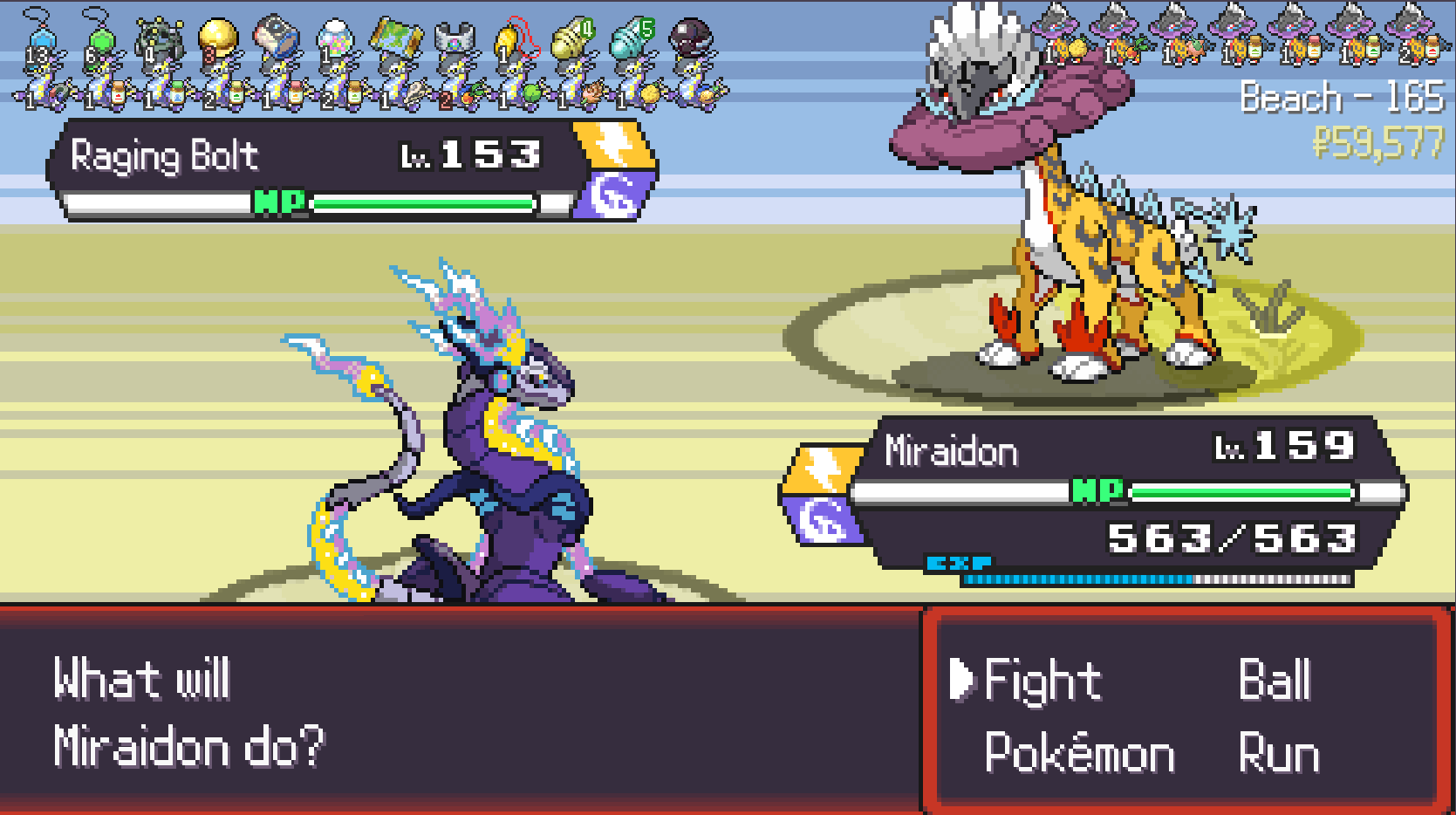Select the green charm modifier icon
Screen dimensions: 1456x815
[x=99, y=38]
